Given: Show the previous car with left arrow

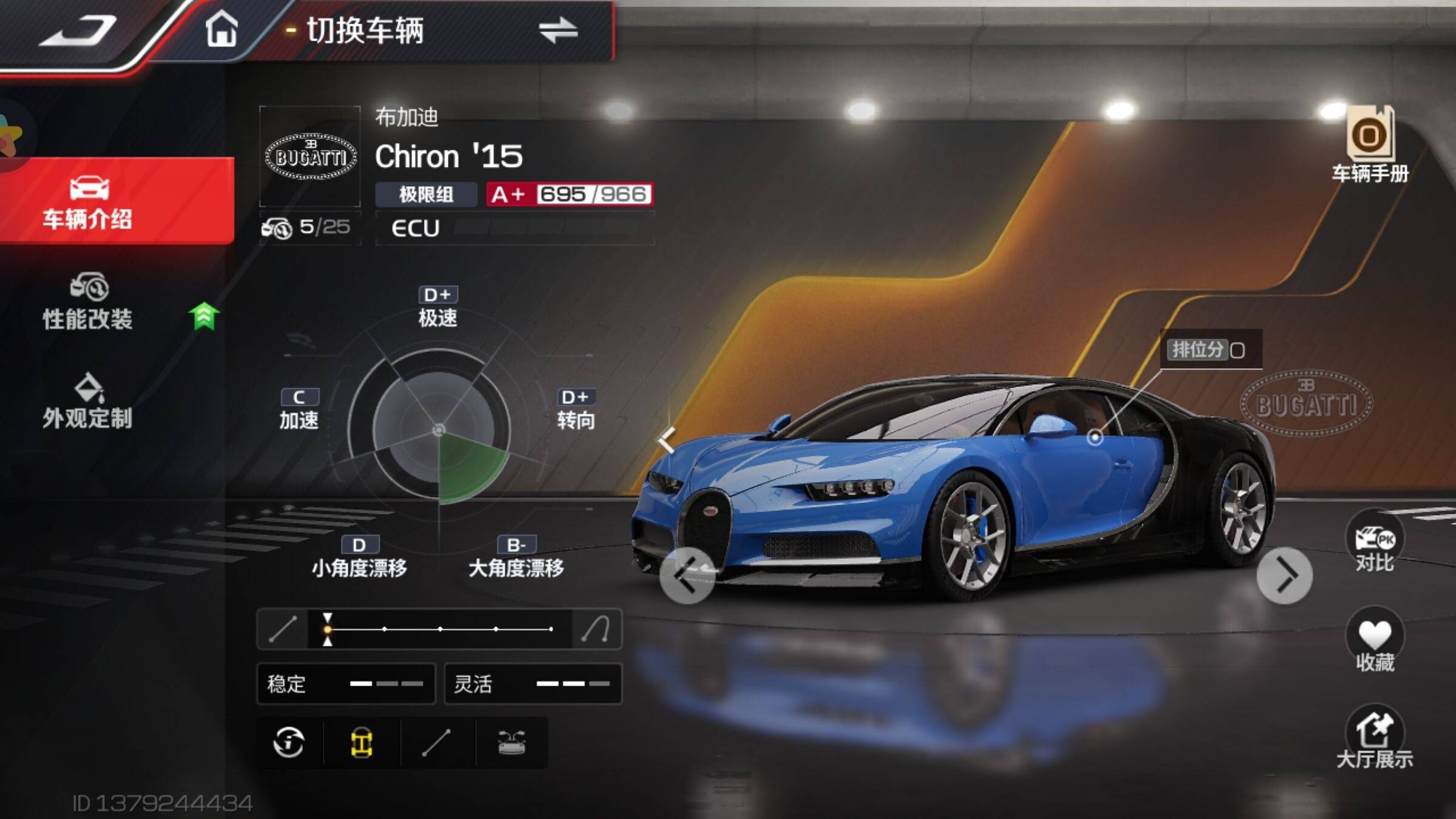Looking at the screenshot, I should [x=687, y=575].
